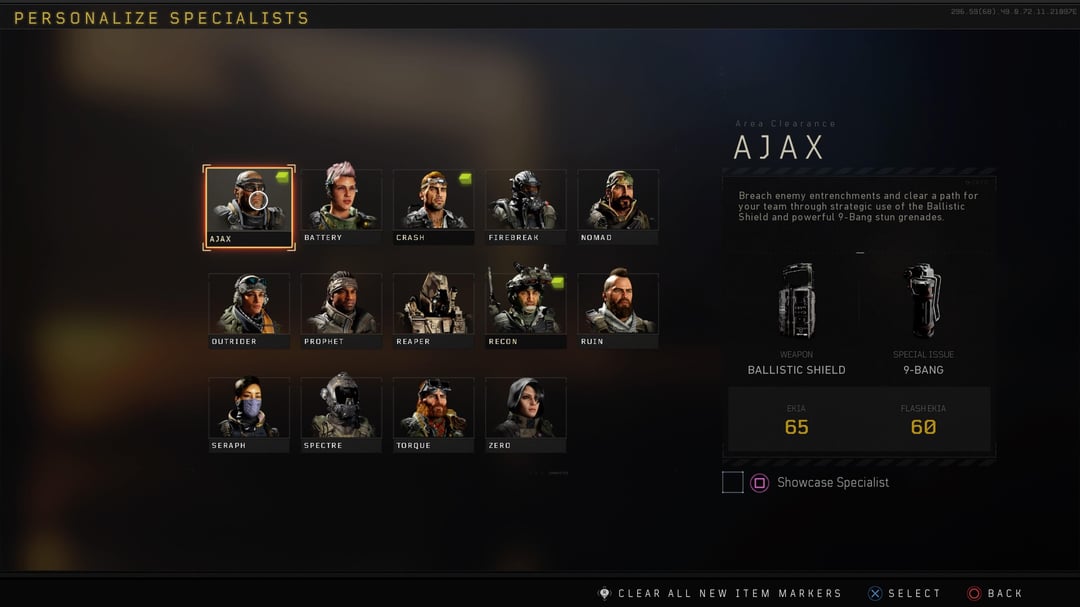1080x607 pixels.
Task: Clear all new item markers
Action: click(x=720, y=593)
